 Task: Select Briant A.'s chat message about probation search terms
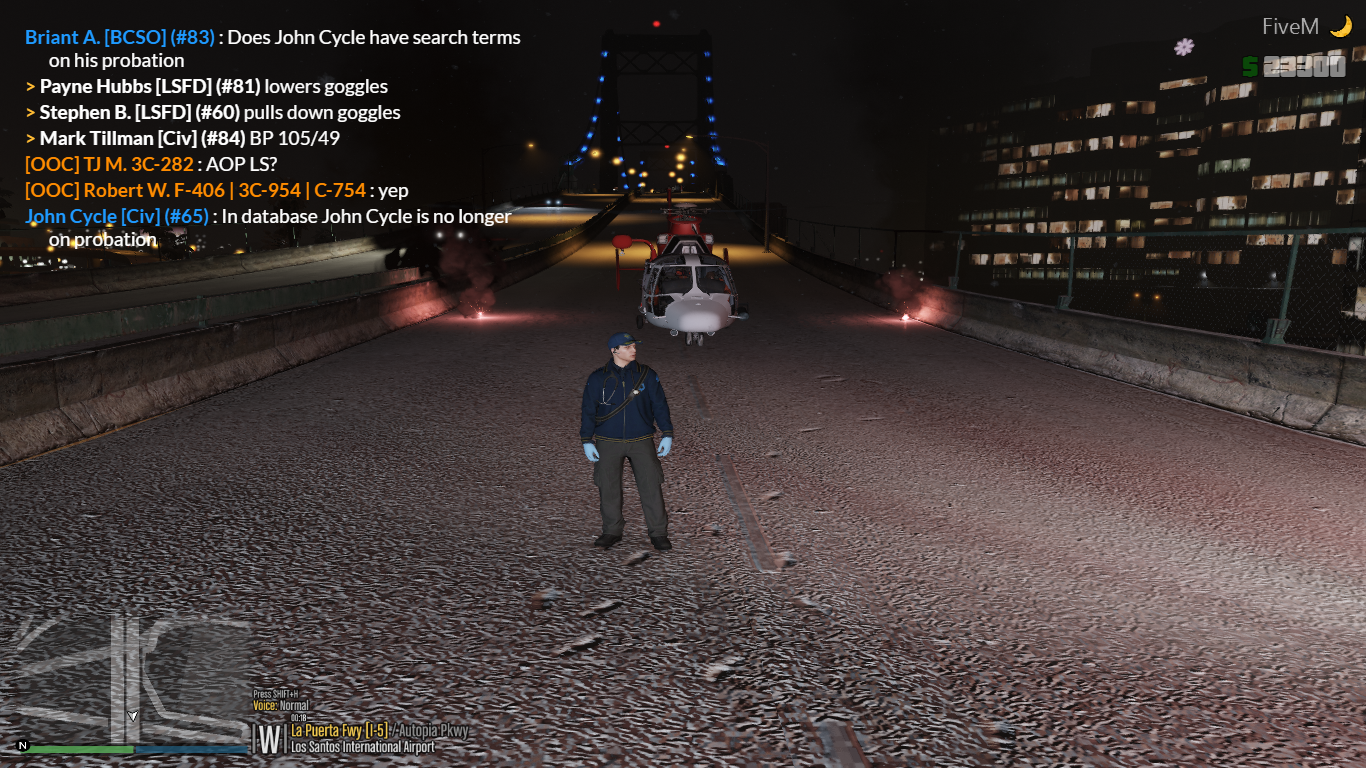coord(272,49)
